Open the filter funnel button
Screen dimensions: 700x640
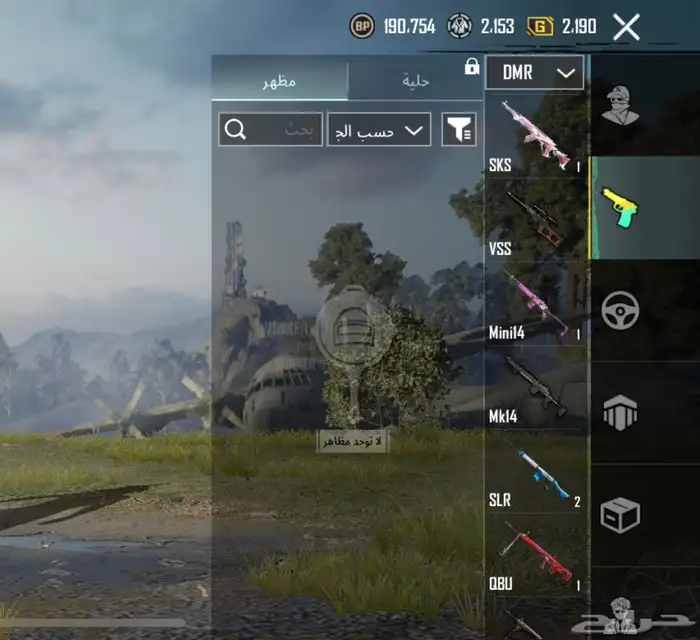[x=459, y=129]
